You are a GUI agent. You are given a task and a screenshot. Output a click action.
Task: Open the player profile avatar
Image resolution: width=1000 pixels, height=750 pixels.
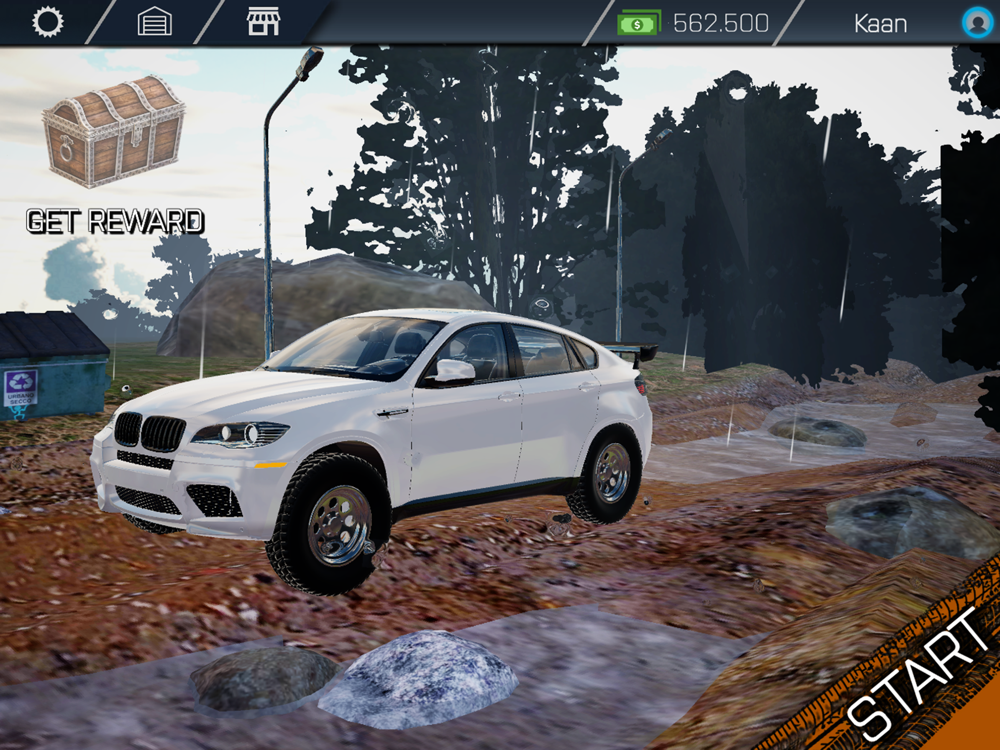coord(976,22)
